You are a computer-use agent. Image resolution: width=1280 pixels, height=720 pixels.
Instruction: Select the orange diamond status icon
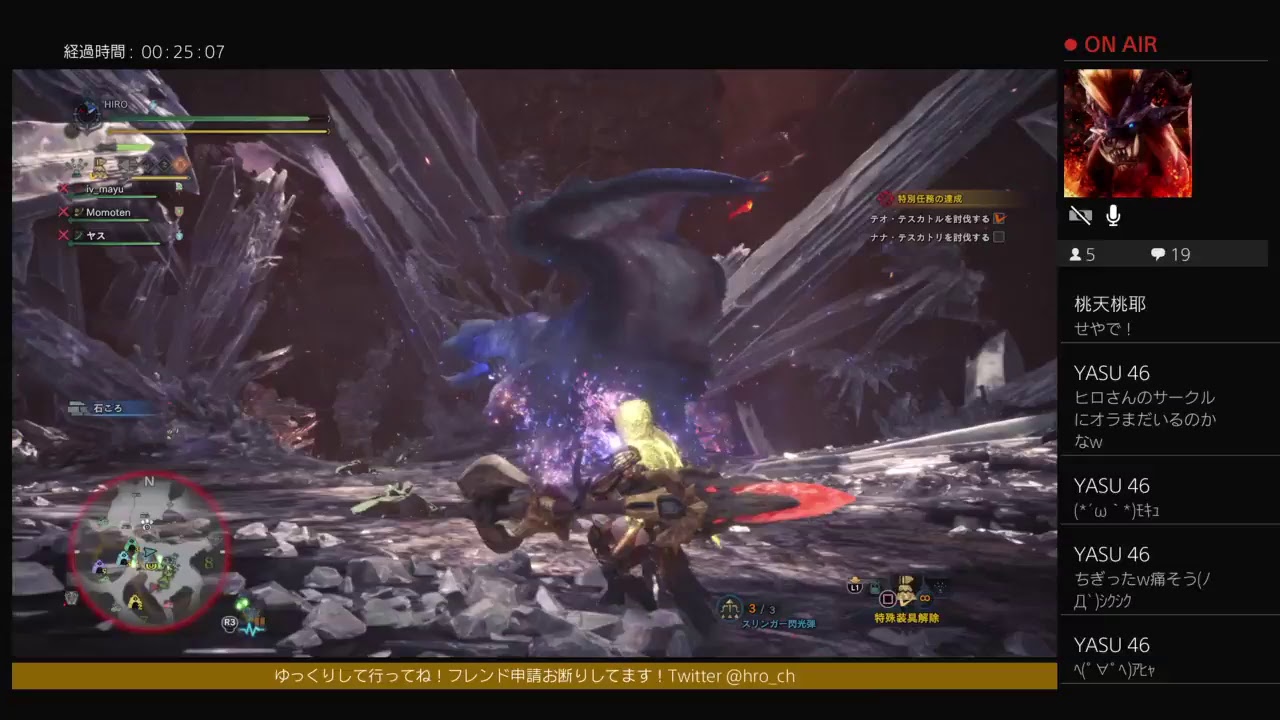181,163
